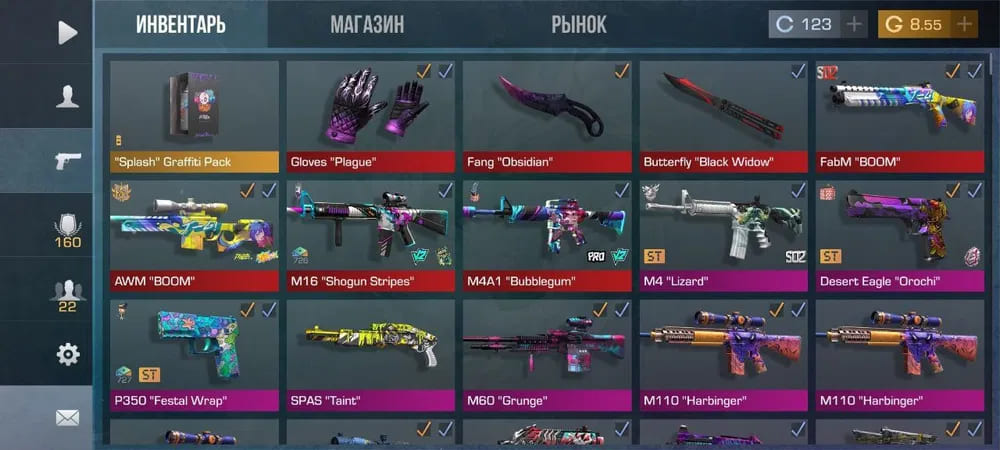Switch to the Магазин tab
The width and height of the screenshot is (1000, 450).
click(367, 25)
